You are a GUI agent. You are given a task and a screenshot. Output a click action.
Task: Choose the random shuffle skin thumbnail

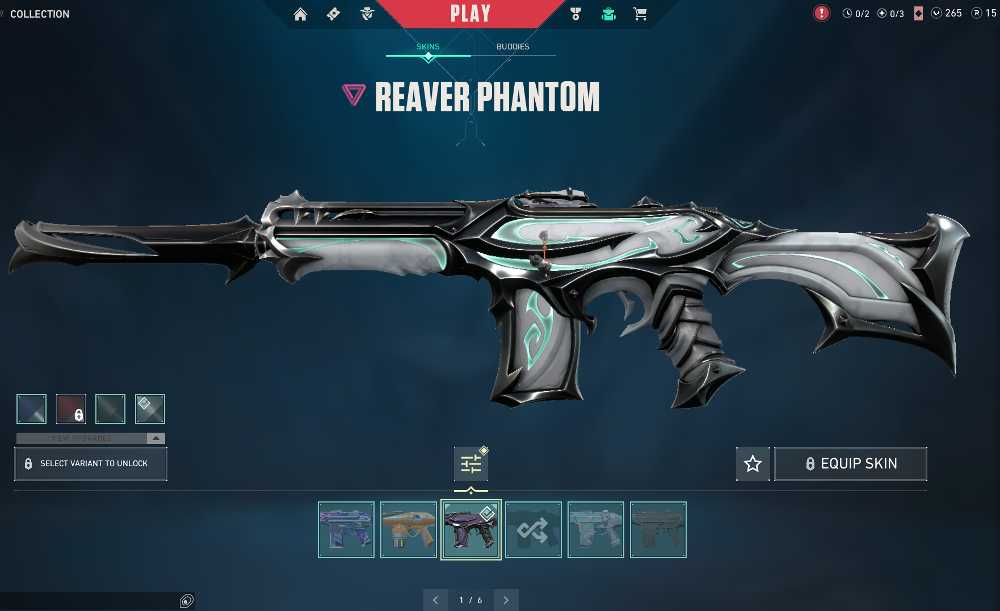click(x=533, y=529)
